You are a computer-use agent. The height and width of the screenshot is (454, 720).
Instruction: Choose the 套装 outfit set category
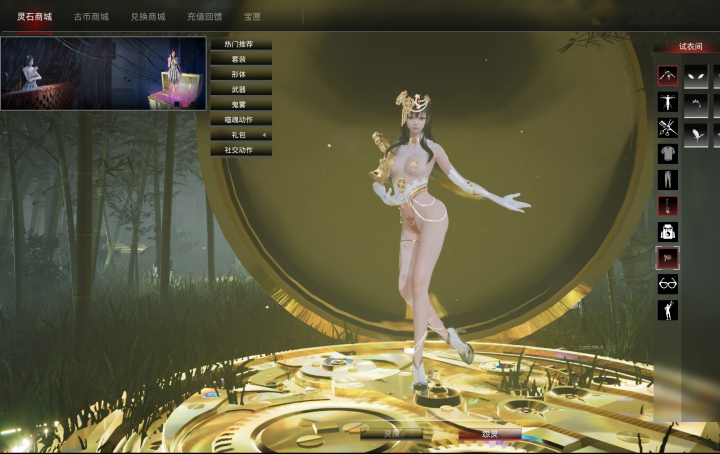tap(240, 60)
